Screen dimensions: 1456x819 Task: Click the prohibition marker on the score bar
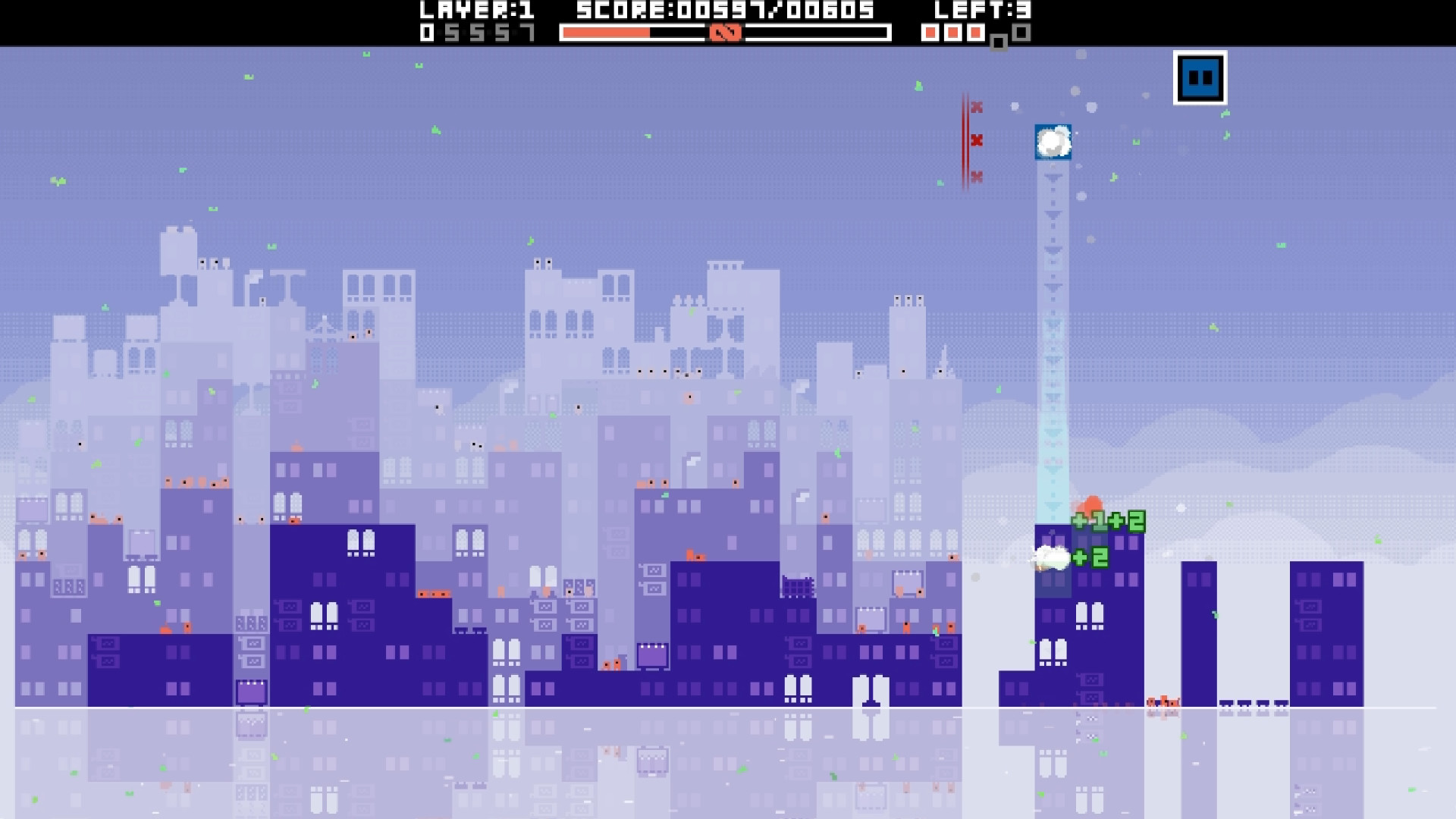(726, 33)
